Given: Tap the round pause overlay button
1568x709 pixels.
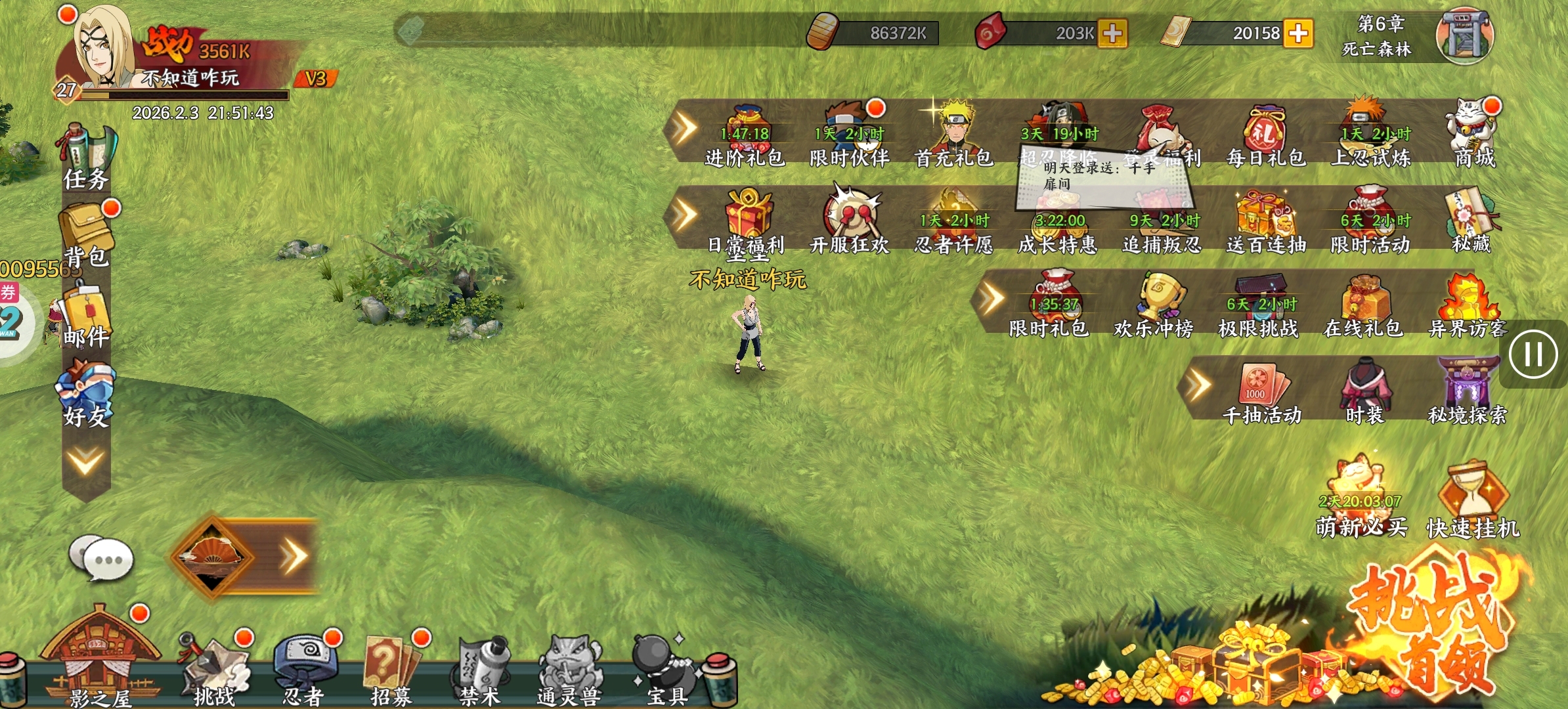Looking at the screenshot, I should (1533, 355).
